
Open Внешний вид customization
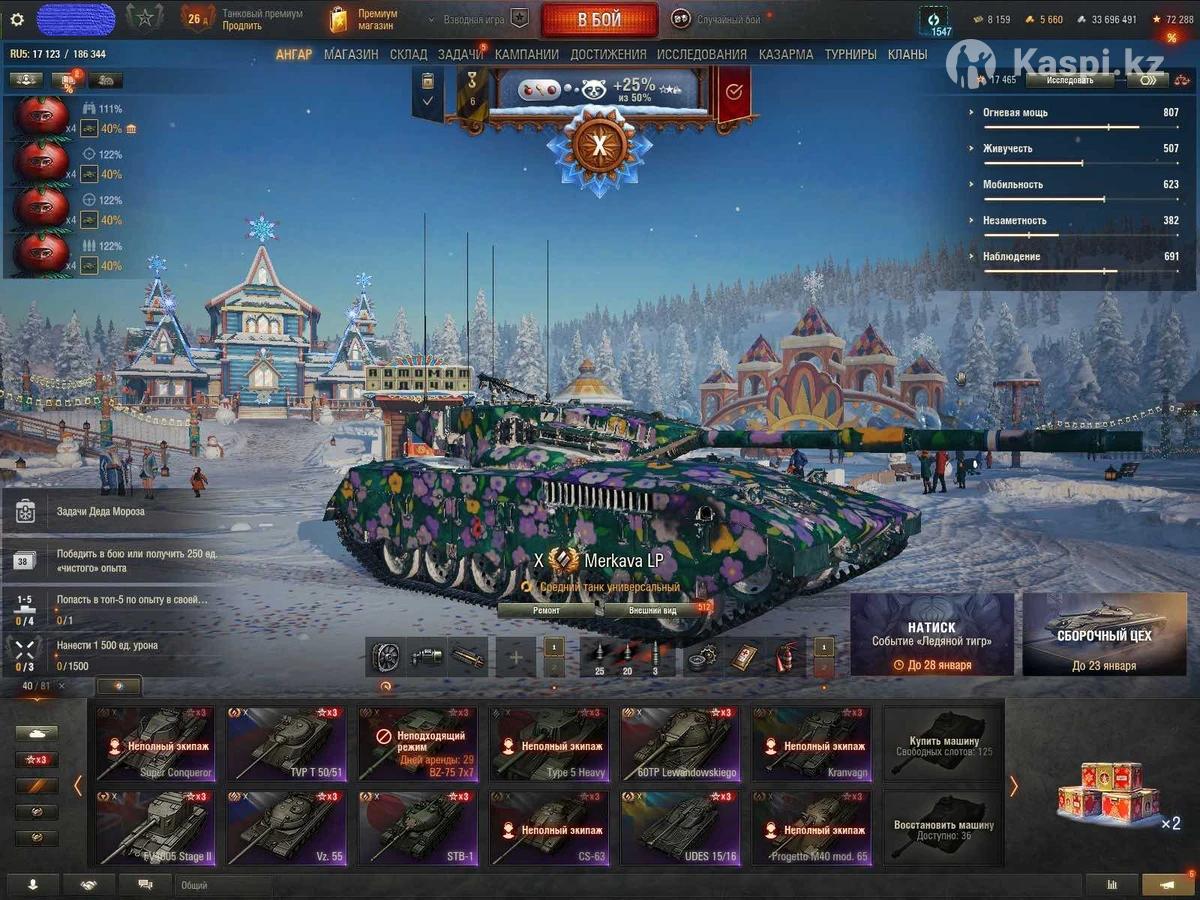coord(654,609)
